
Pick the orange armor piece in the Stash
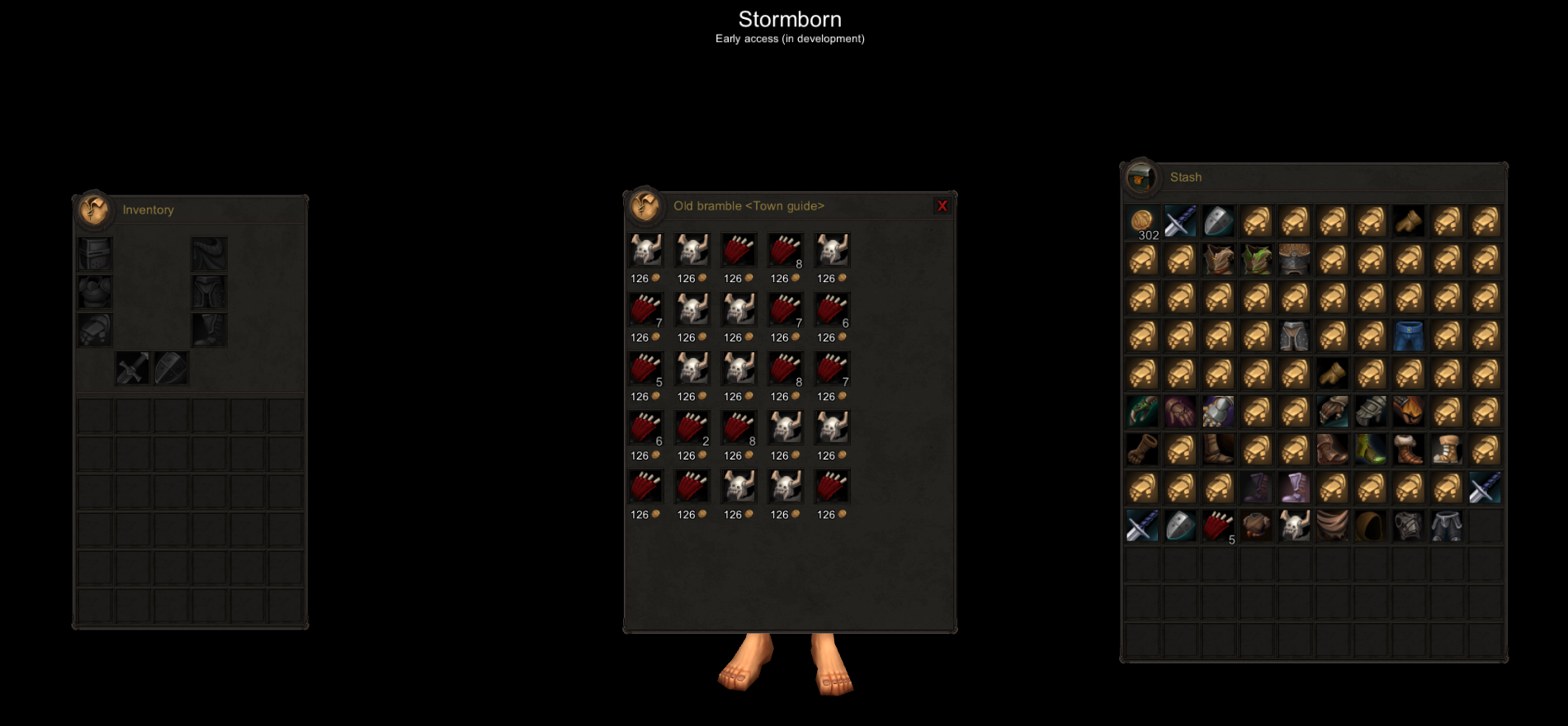1409,412
